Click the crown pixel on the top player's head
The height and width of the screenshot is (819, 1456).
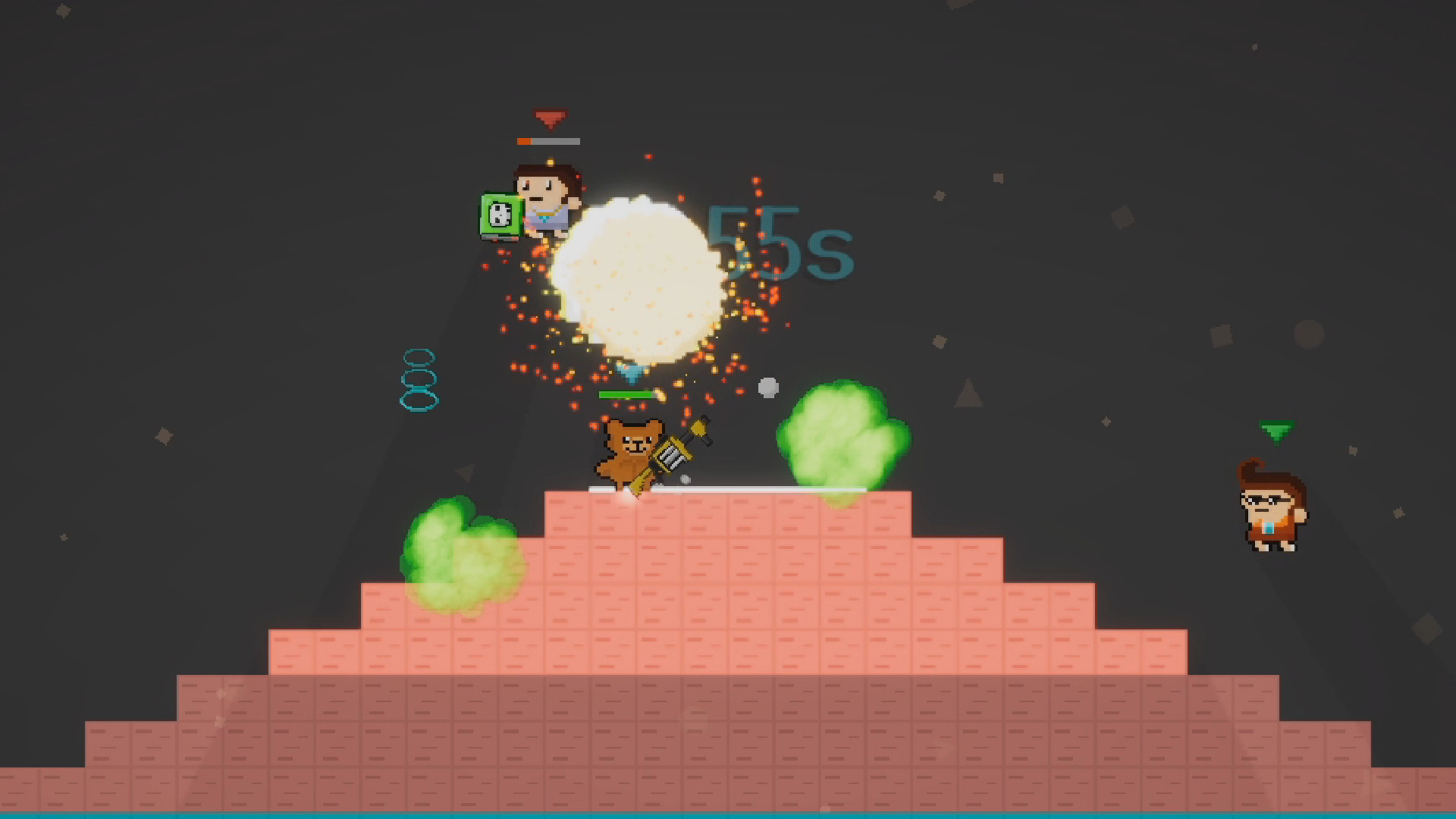click(x=551, y=162)
